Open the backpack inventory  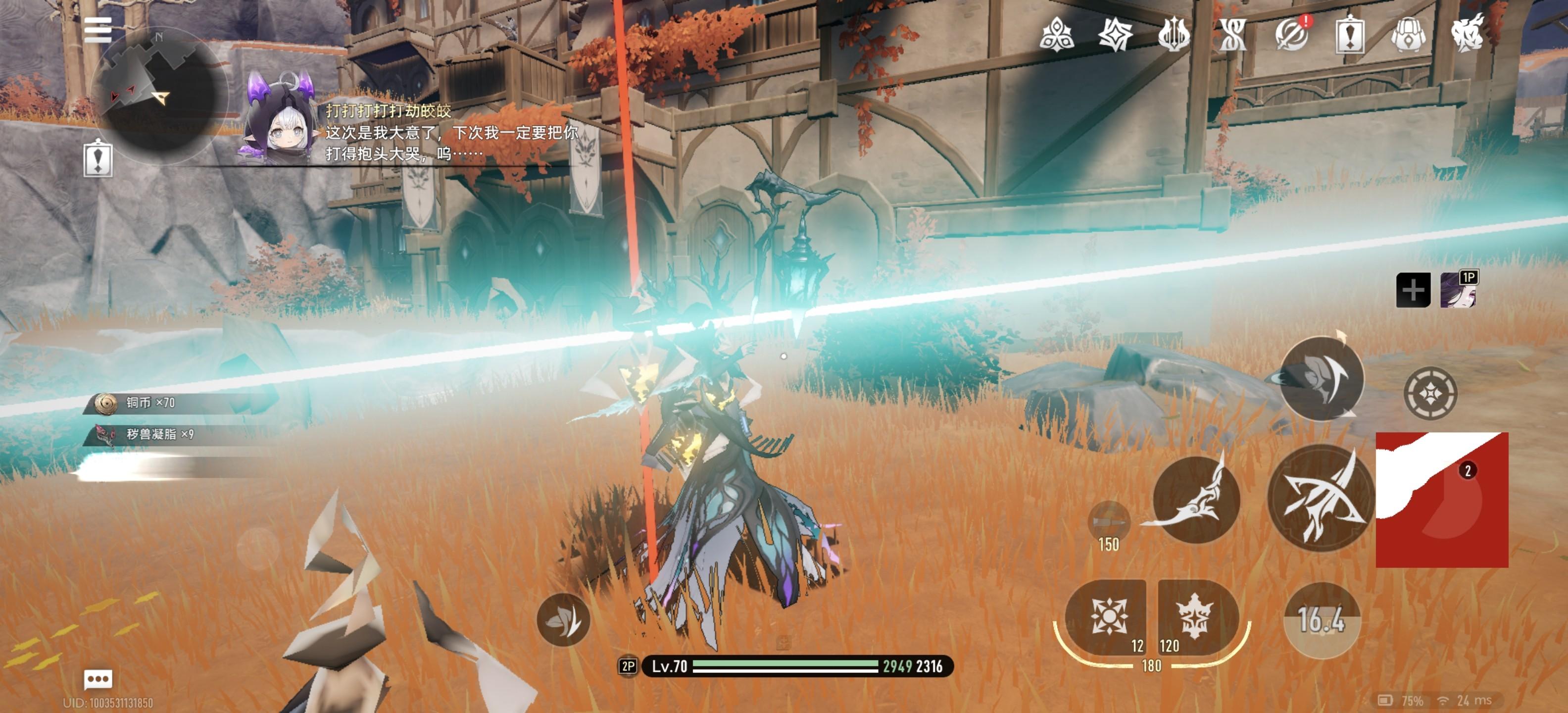pyautogui.click(x=1409, y=35)
